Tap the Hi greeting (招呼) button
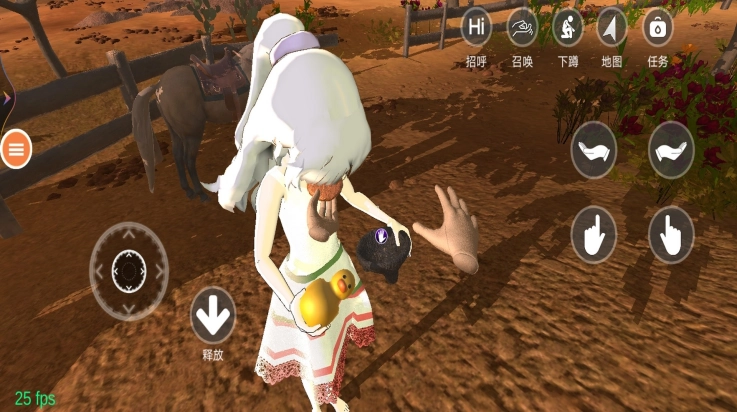 (478, 27)
